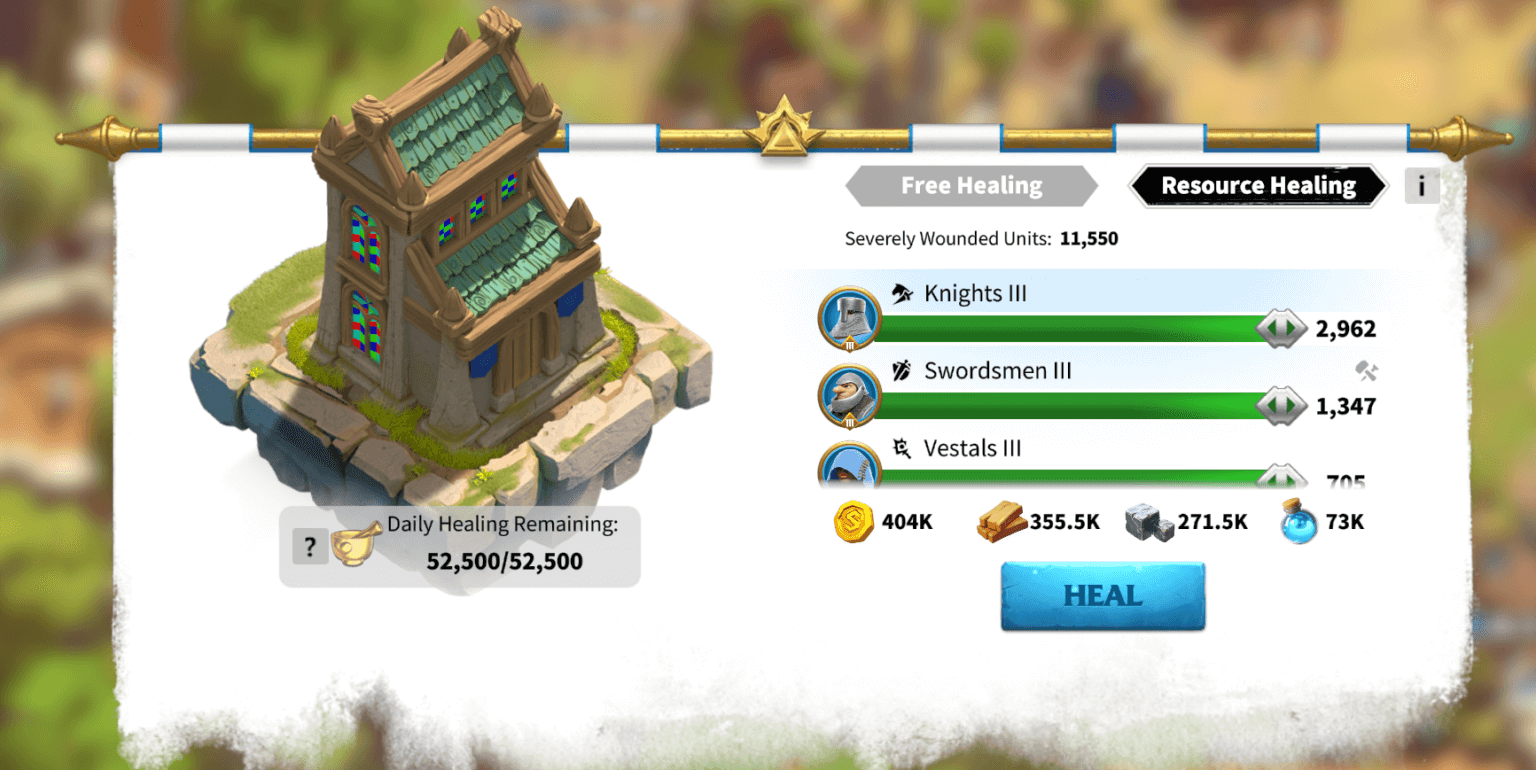Switch to the Free Healing tab
The width and height of the screenshot is (1536, 770).
coord(971,185)
